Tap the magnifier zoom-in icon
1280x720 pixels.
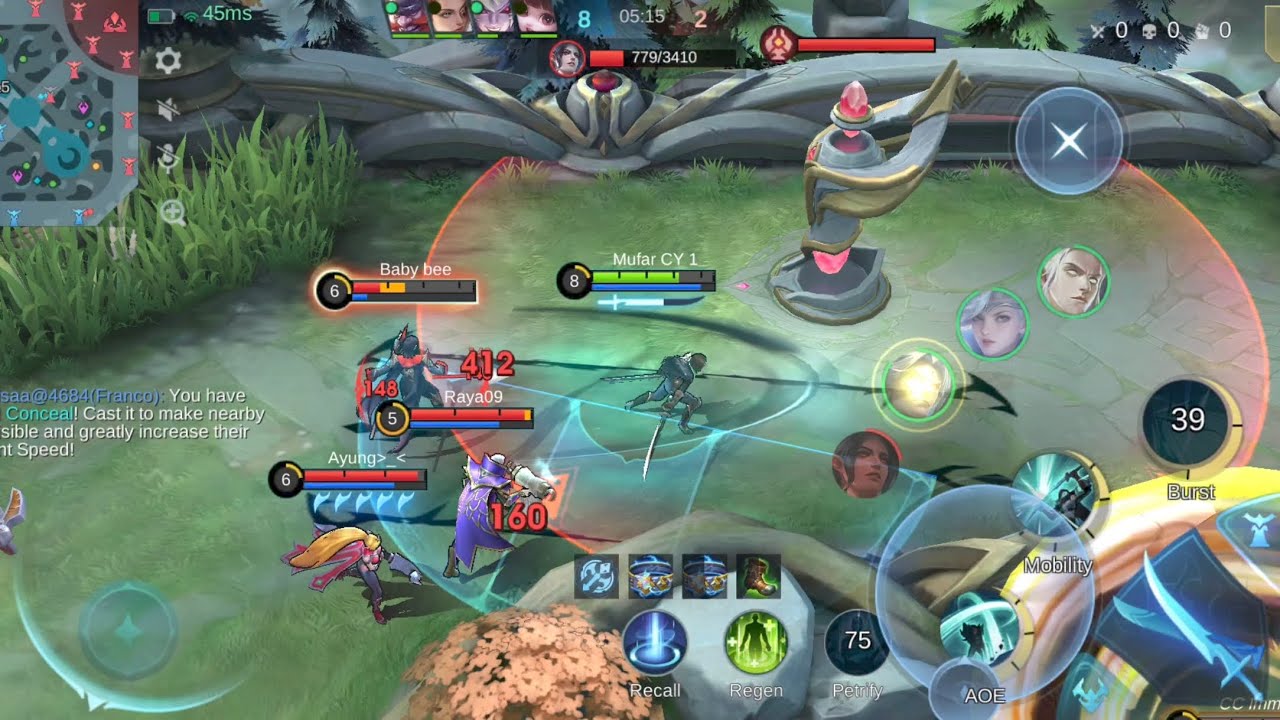(172, 212)
